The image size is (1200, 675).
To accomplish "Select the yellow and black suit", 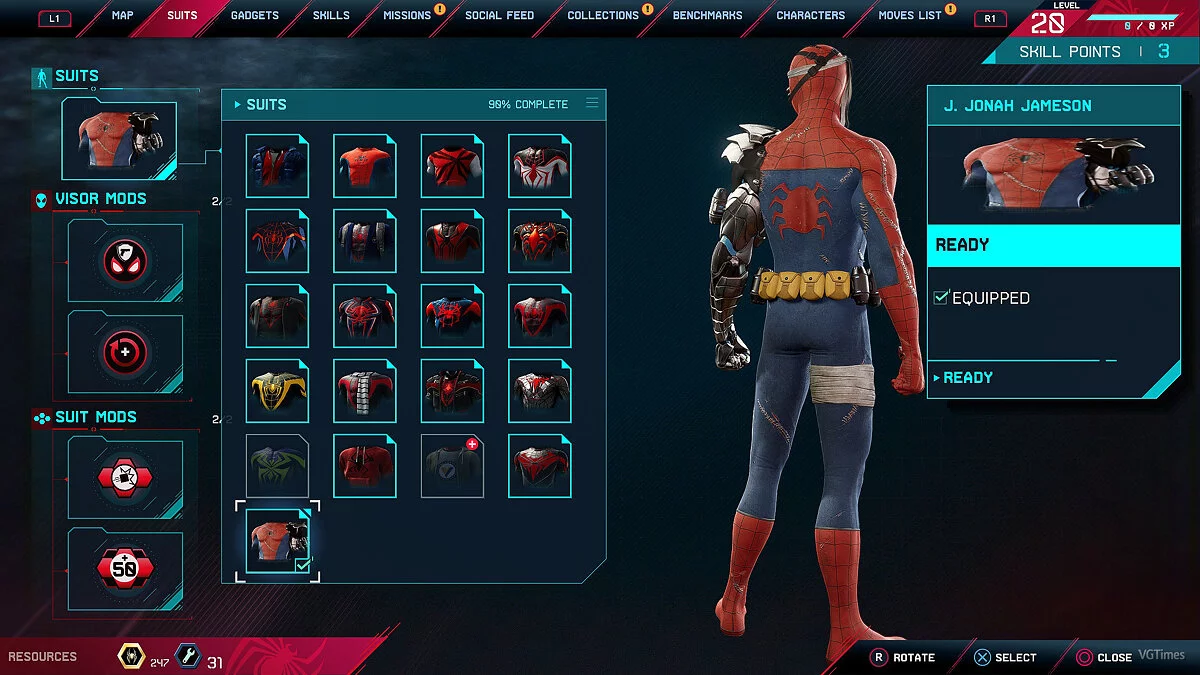I will 277,391.
